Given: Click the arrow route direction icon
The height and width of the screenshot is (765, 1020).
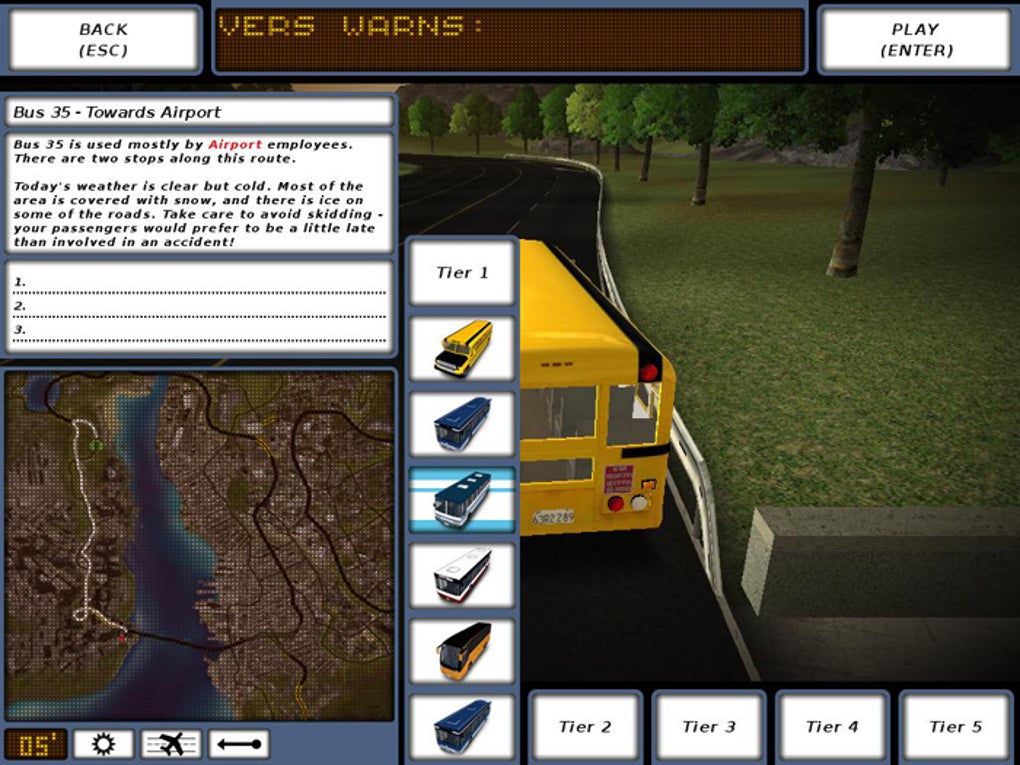Looking at the screenshot, I should pyautogui.click(x=239, y=744).
